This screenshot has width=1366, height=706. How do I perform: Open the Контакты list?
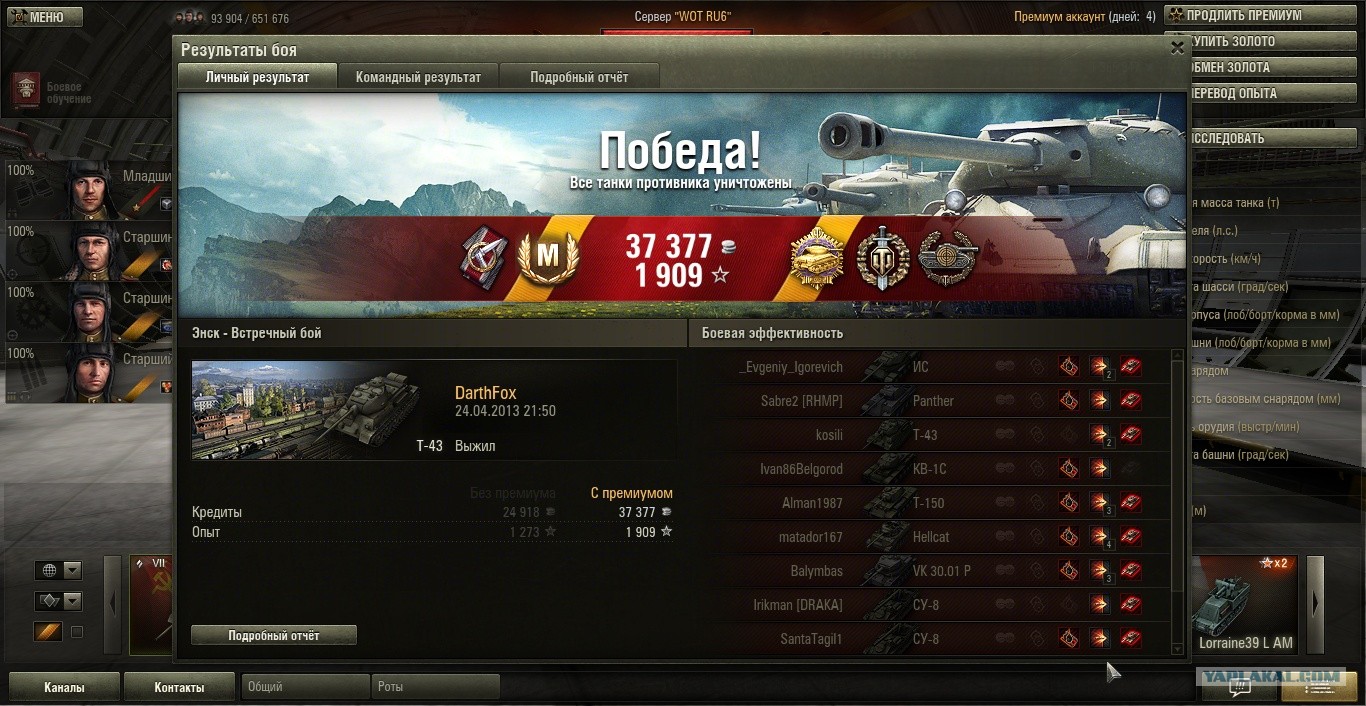tap(179, 687)
